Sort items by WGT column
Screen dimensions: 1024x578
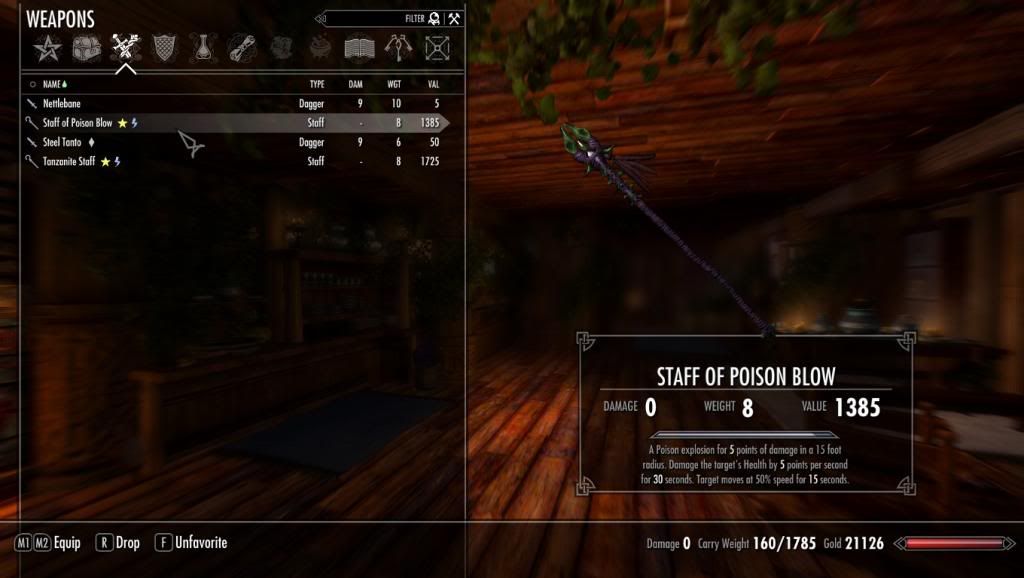click(394, 85)
